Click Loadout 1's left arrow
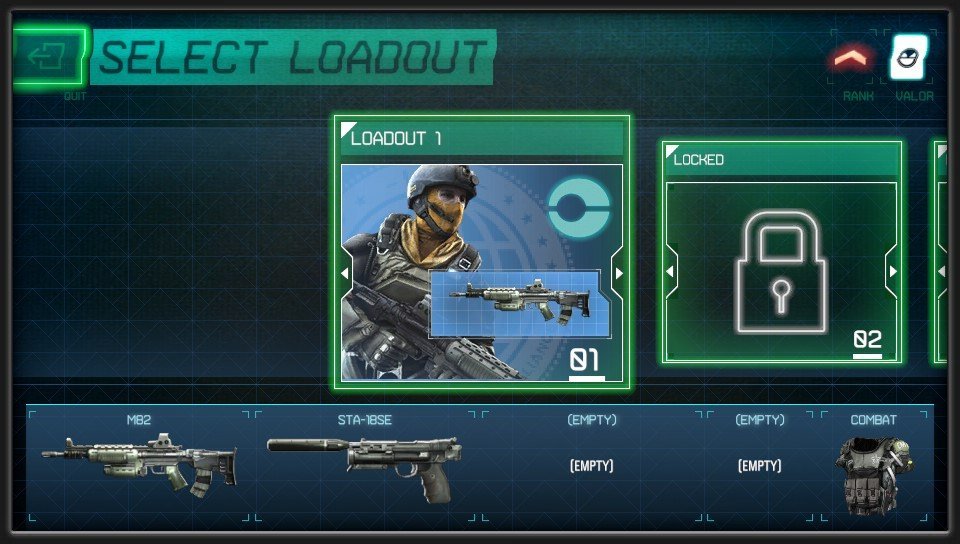The width and height of the screenshot is (960, 544). click(346, 272)
